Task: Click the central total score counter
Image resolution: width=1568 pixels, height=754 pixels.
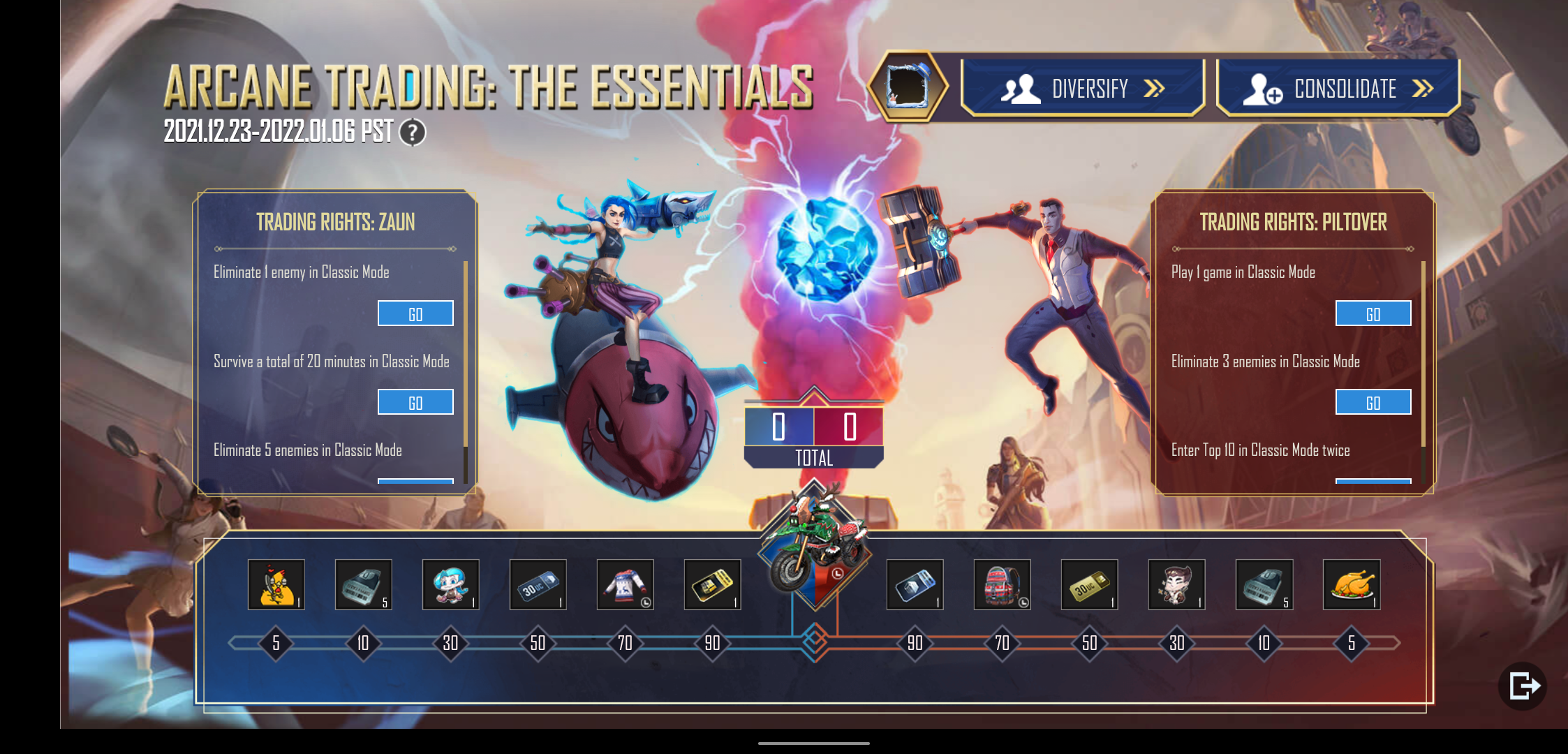Action: click(813, 429)
